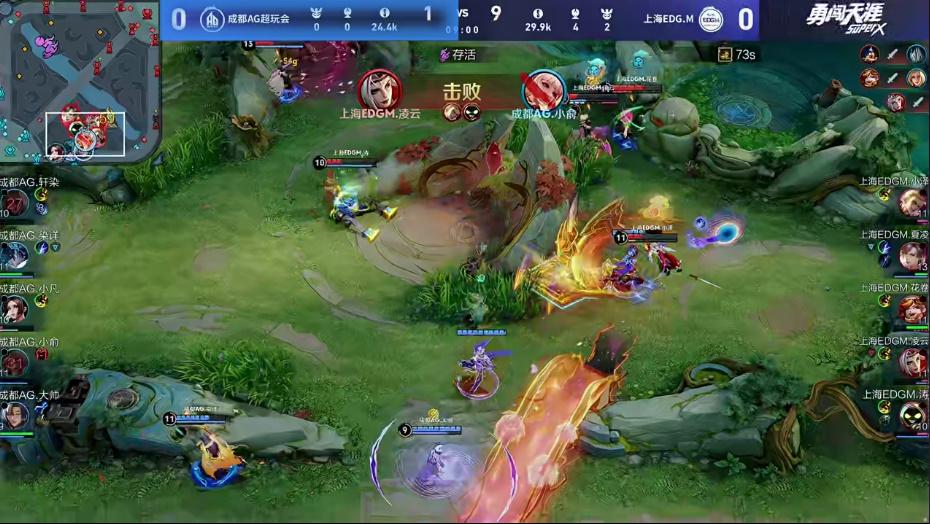Image resolution: width=930 pixels, height=524 pixels.
Task: Choose the 上海EDGM.花卷 player portrait
Action: click(912, 310)
